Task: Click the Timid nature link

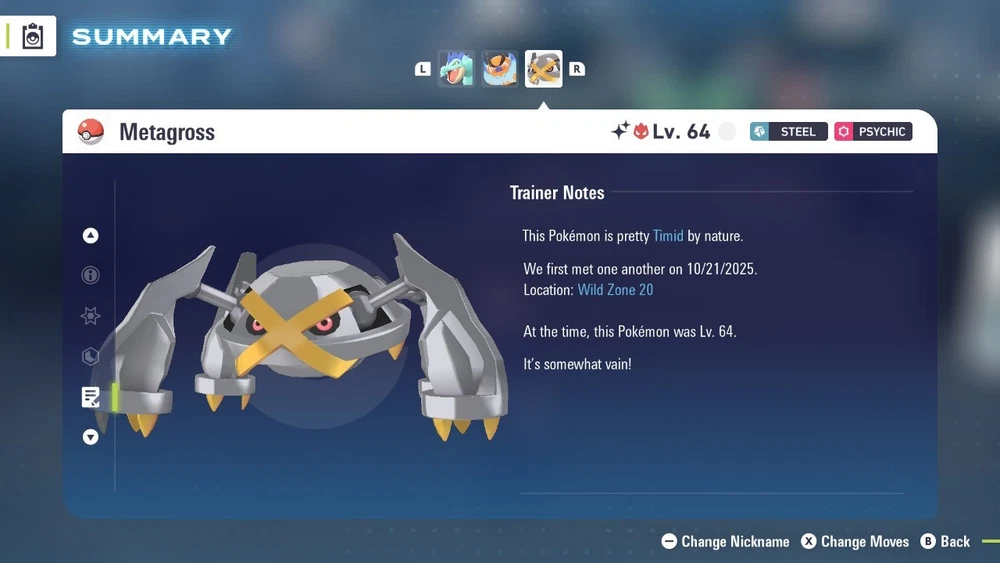Action: coord(668,236)
